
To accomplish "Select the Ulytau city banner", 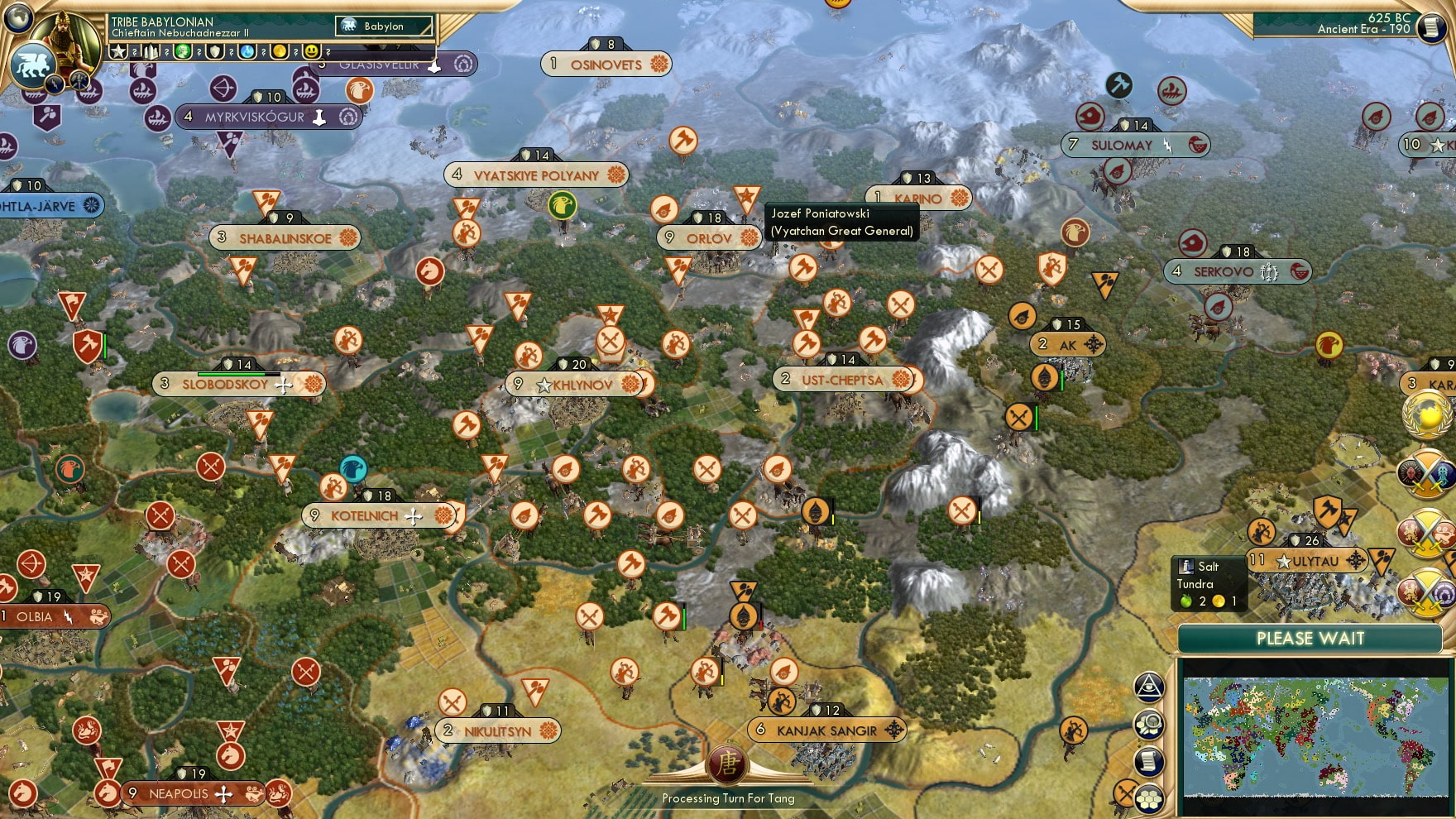I will pos(1305,559).
